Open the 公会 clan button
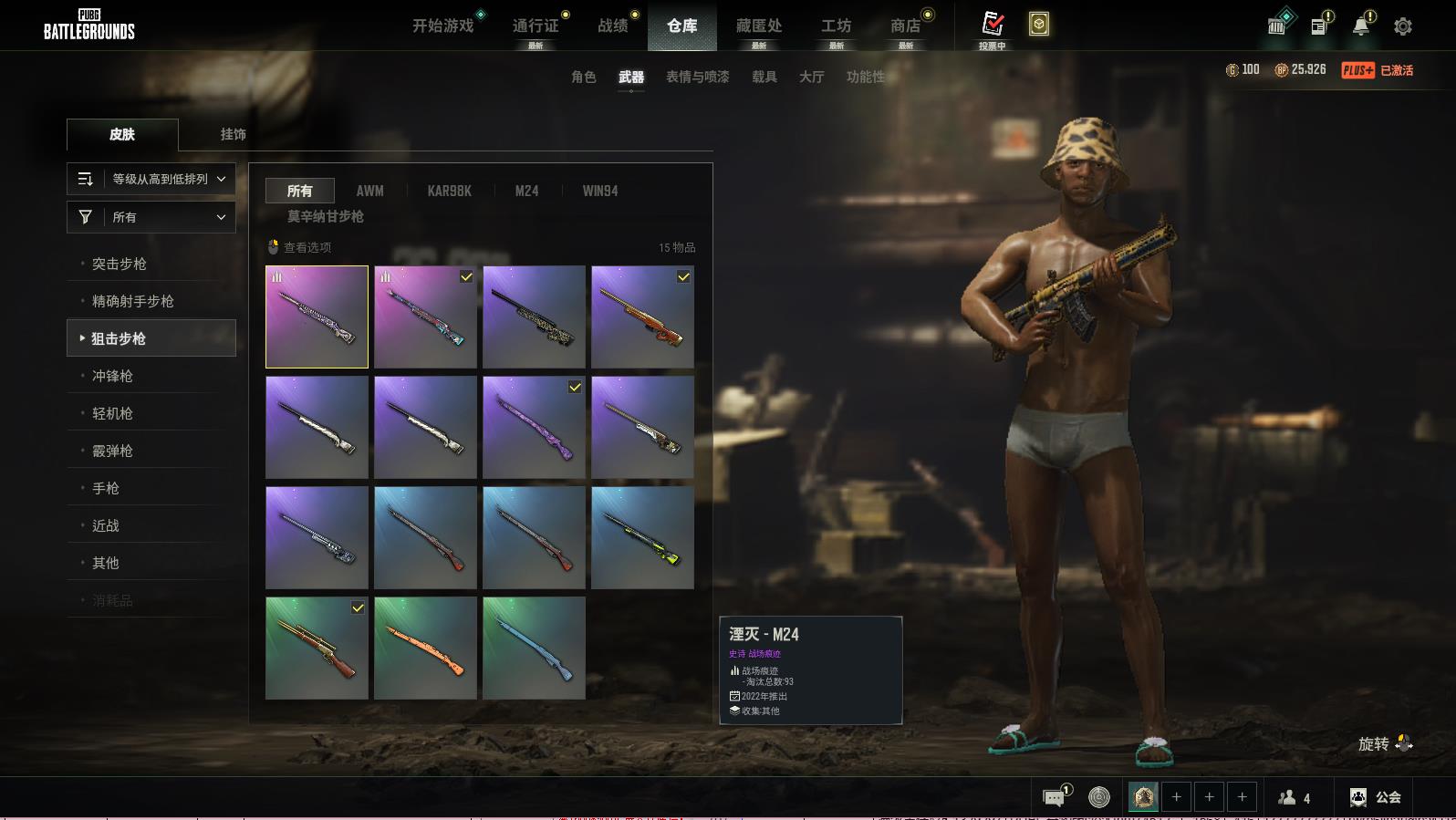Screen dimensions: 1456x820 point(1377,797)
